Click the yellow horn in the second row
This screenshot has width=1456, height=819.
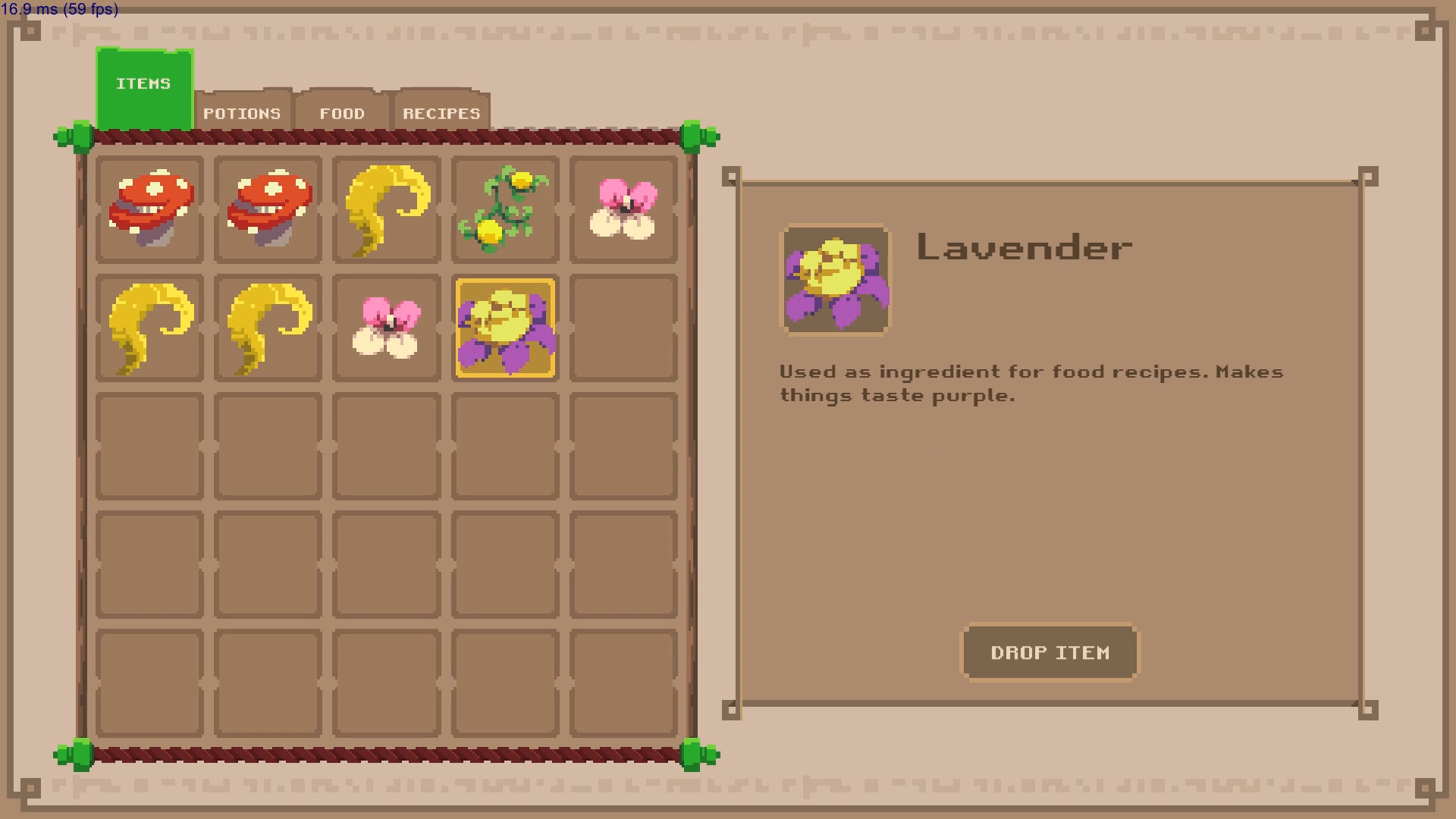(149, 328)
